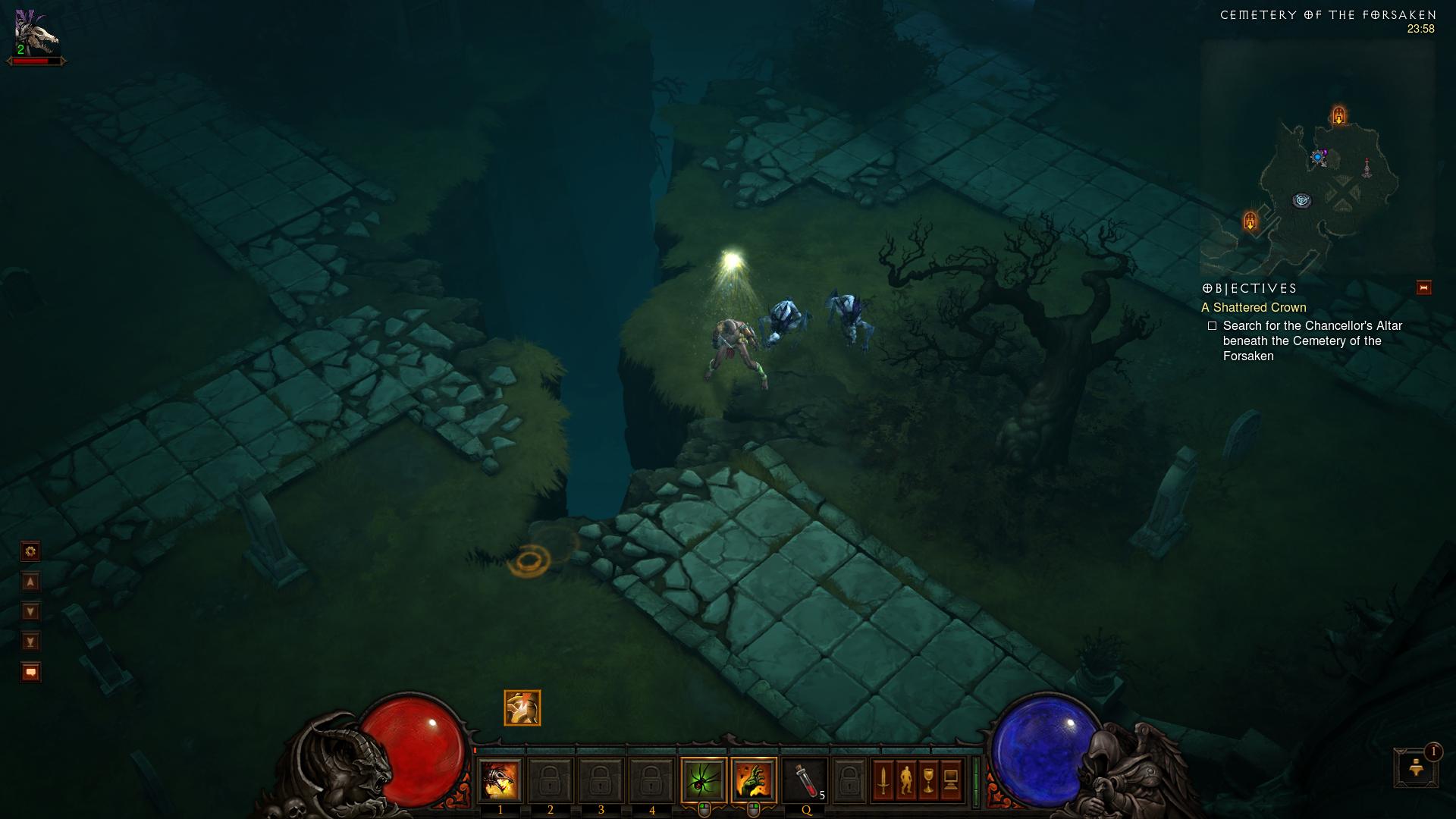Drink the health potion

coord(805,780)
